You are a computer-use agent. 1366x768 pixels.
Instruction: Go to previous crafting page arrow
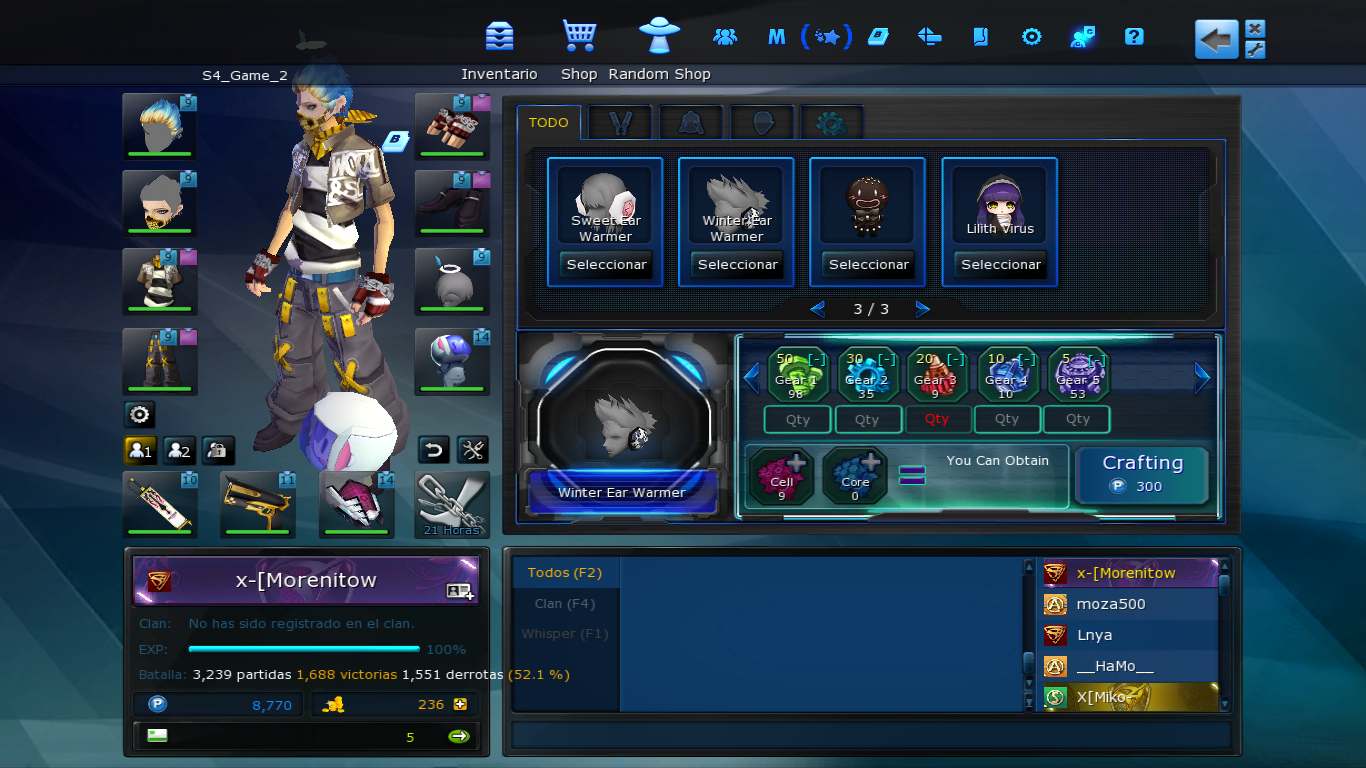(x=817, y=309)
